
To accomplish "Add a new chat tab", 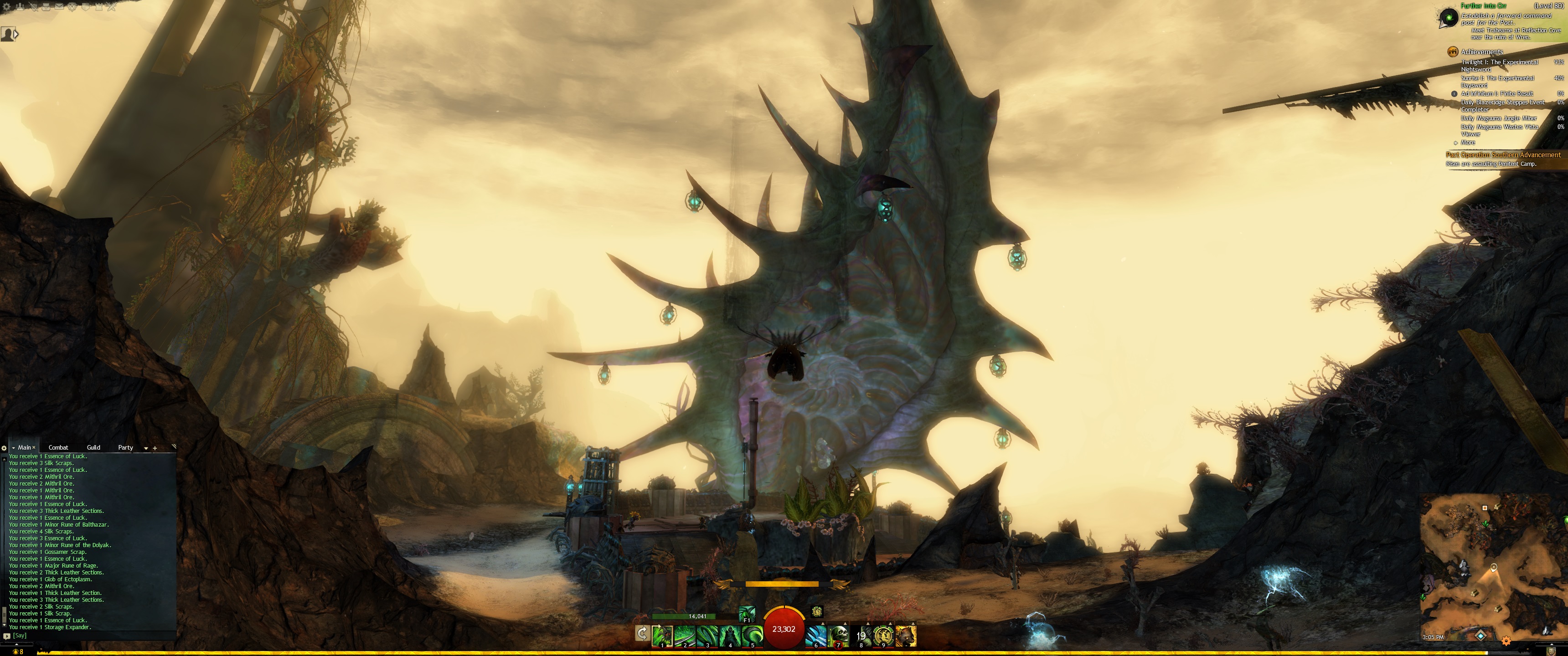I will (x=155, y=448).
